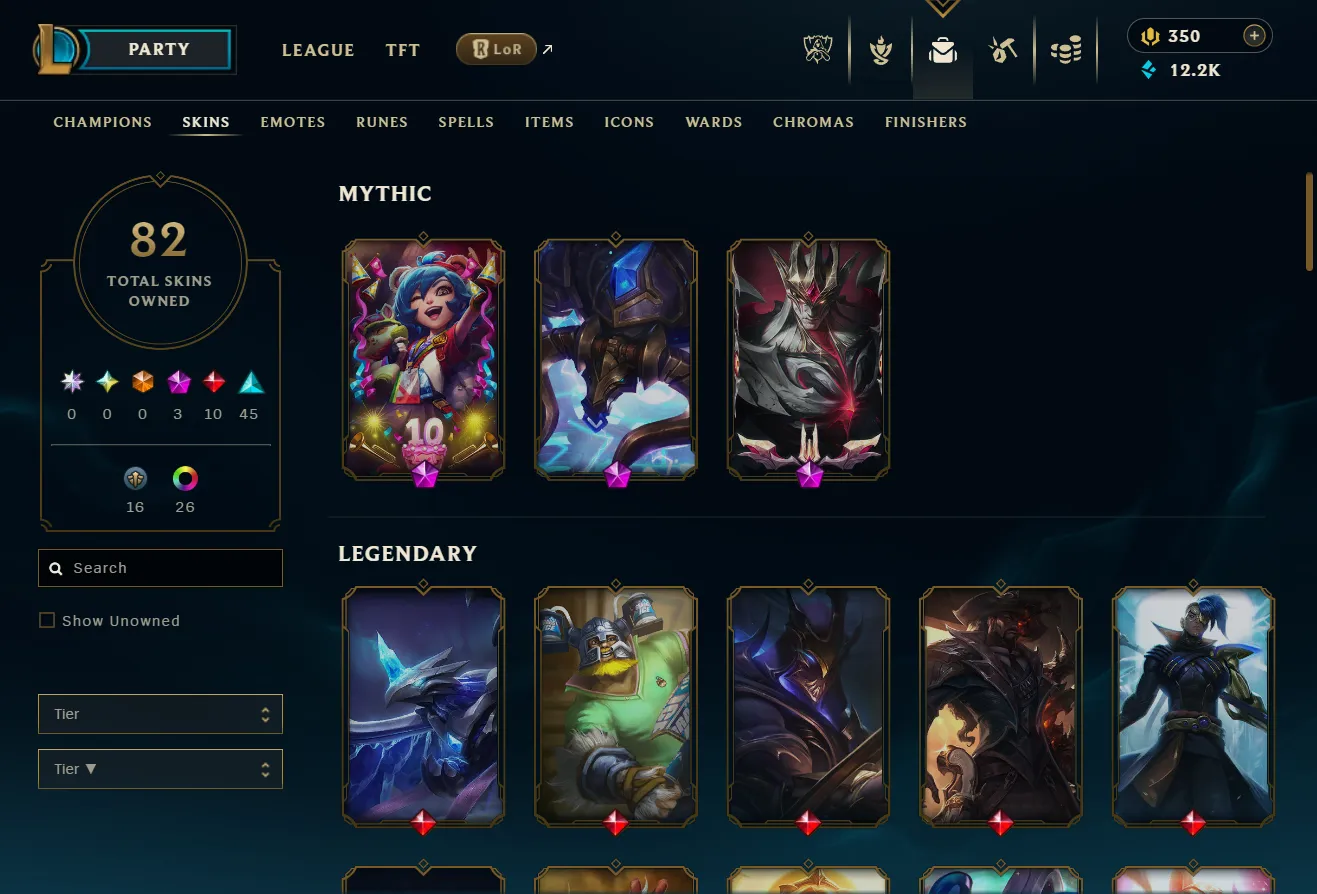Select the Collection bag icon
This screenshot has height=894, width=1317.
tap(942, 49)
